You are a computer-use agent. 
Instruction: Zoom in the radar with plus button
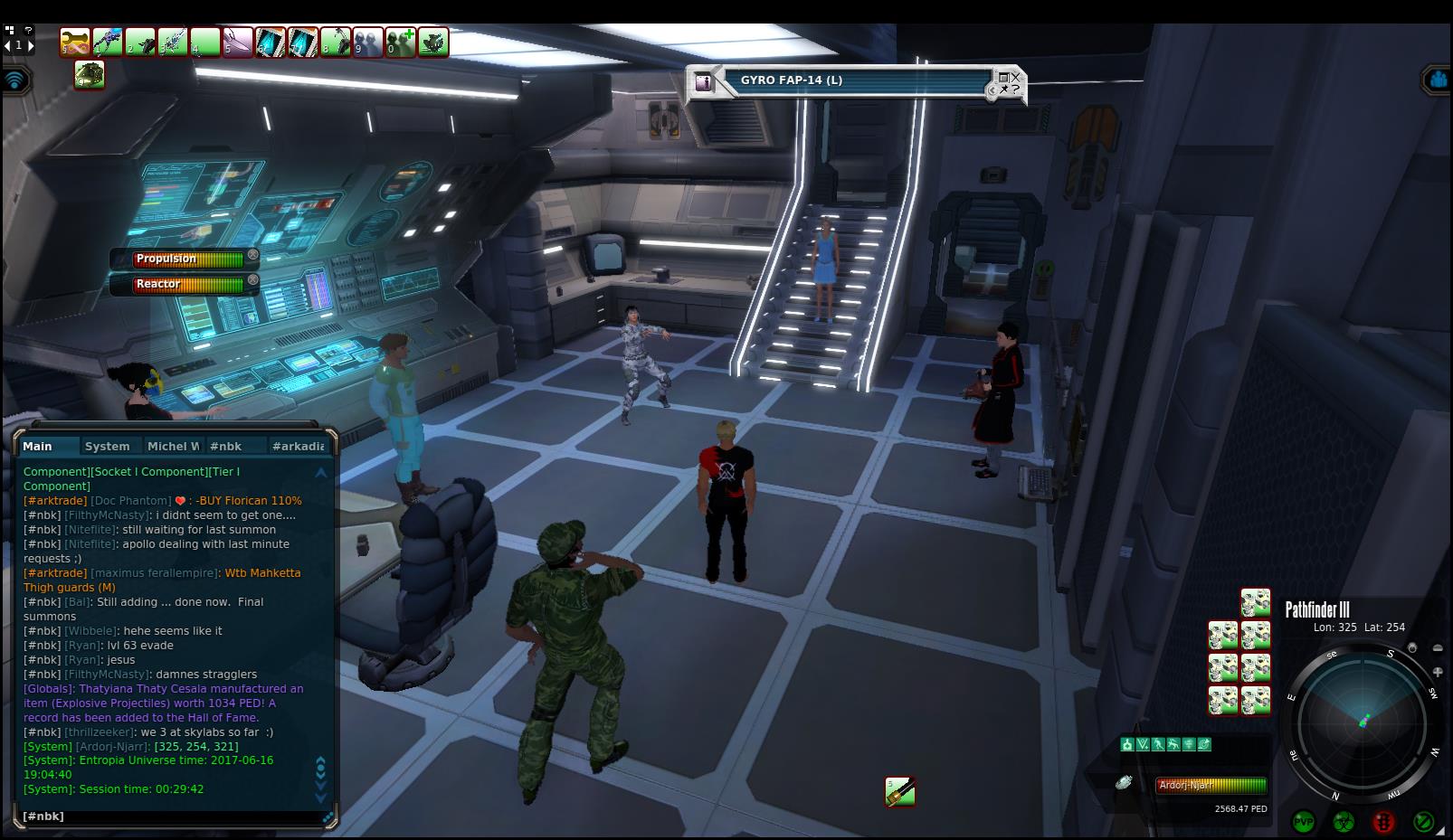tap(1438, 672)
